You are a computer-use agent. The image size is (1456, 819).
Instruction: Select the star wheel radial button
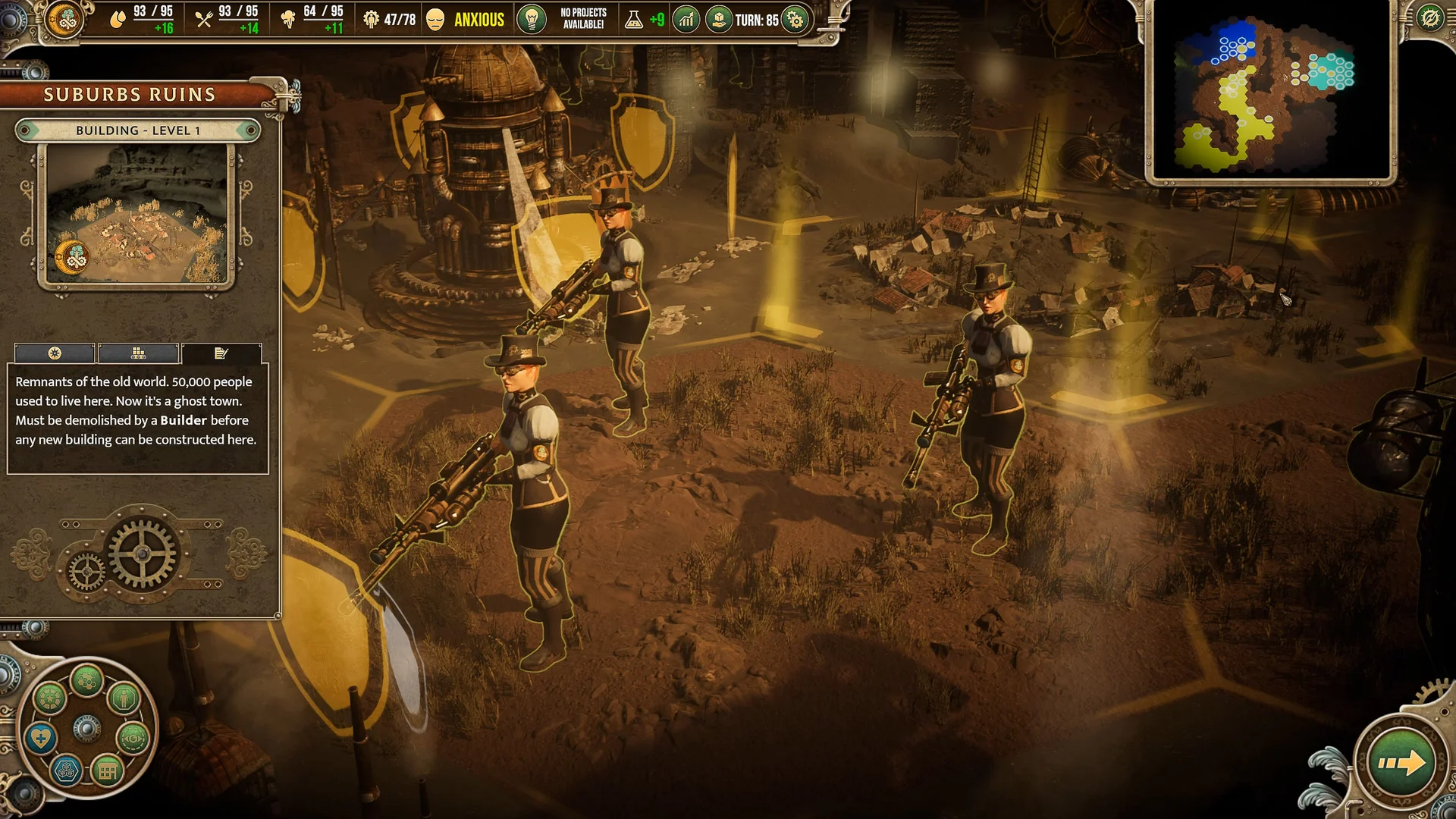click(x=50, y=698)
